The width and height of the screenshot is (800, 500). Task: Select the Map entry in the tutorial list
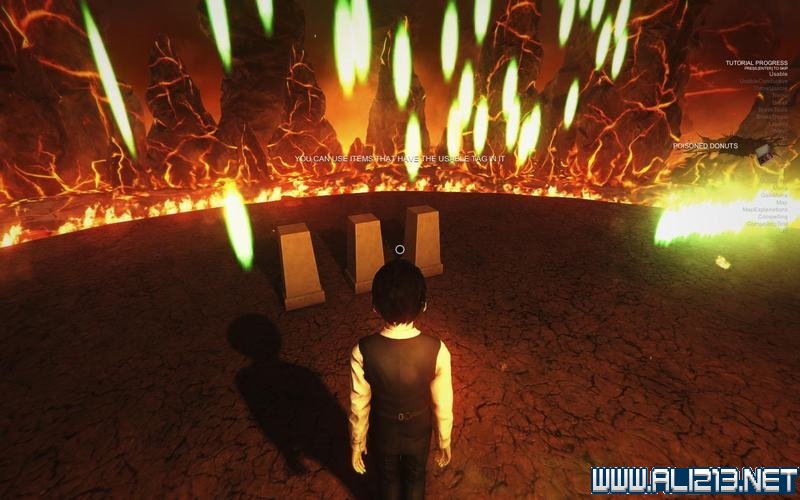point(781,202)
